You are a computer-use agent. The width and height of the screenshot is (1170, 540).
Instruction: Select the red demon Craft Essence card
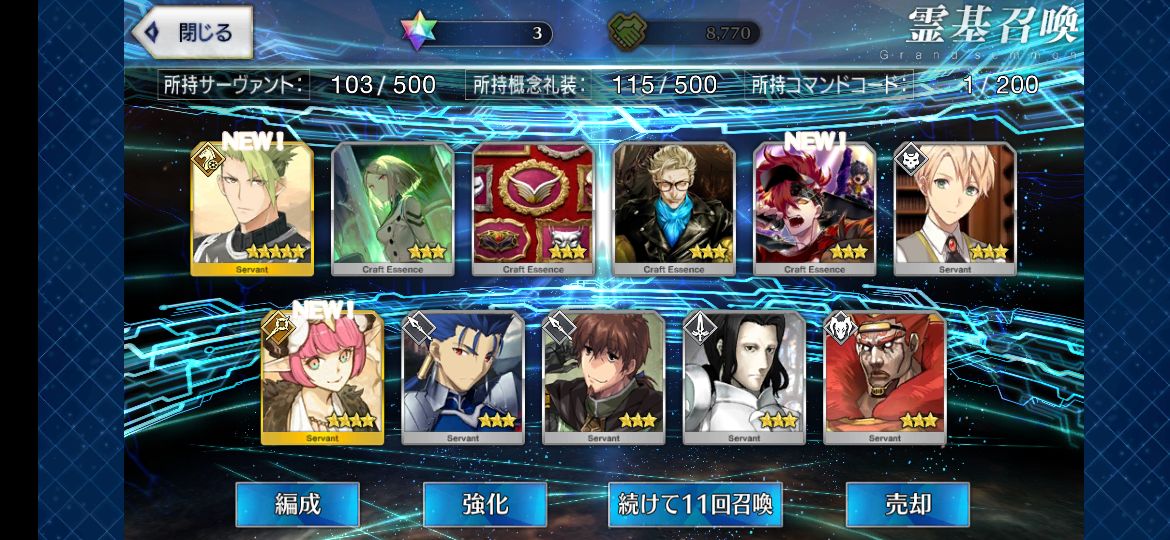point(814,209)
